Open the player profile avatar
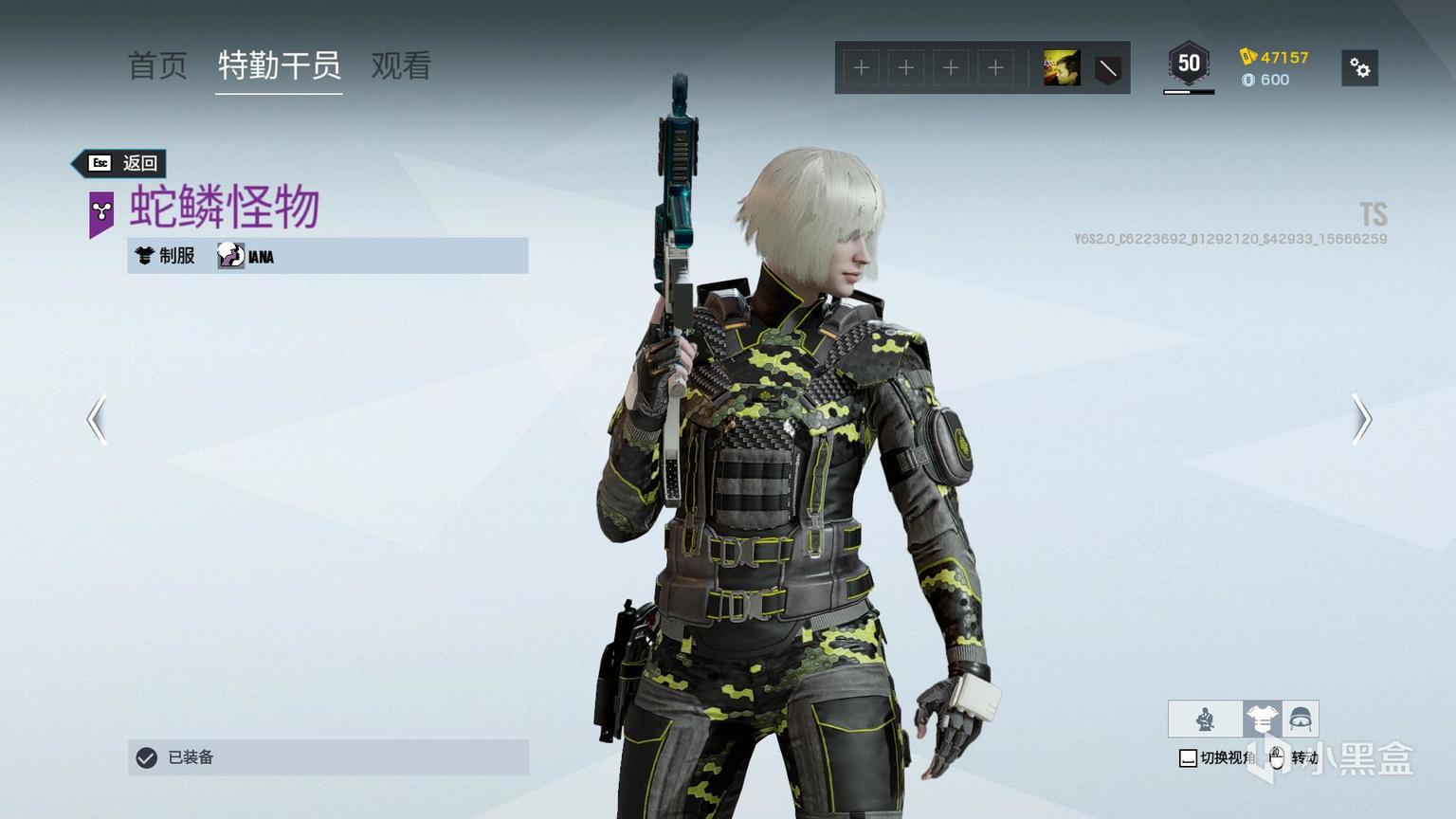The image size is (1456, 819). (1062, 68)
